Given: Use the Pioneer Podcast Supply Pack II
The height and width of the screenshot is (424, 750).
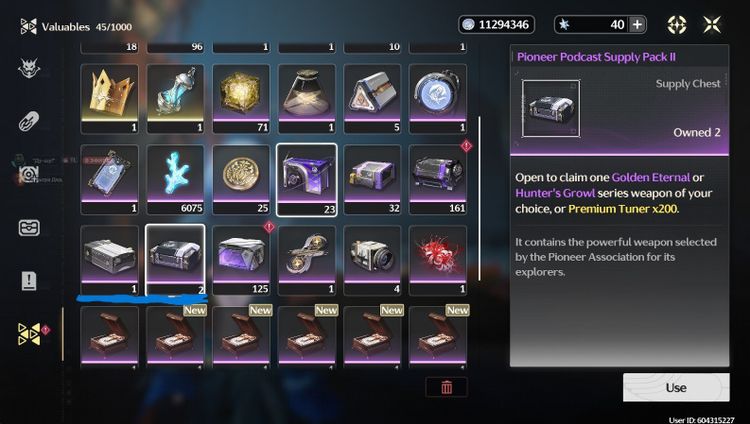Looking at the screenshot, I should [x=675, y=387].
